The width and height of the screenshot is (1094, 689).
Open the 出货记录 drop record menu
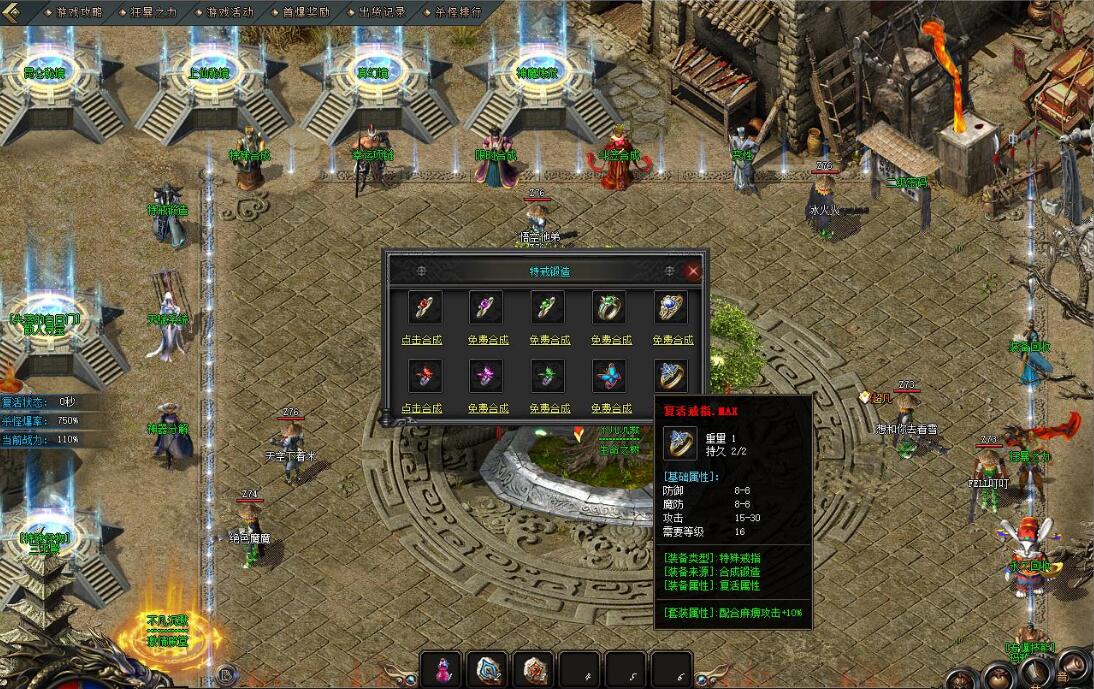click(382, 12)
